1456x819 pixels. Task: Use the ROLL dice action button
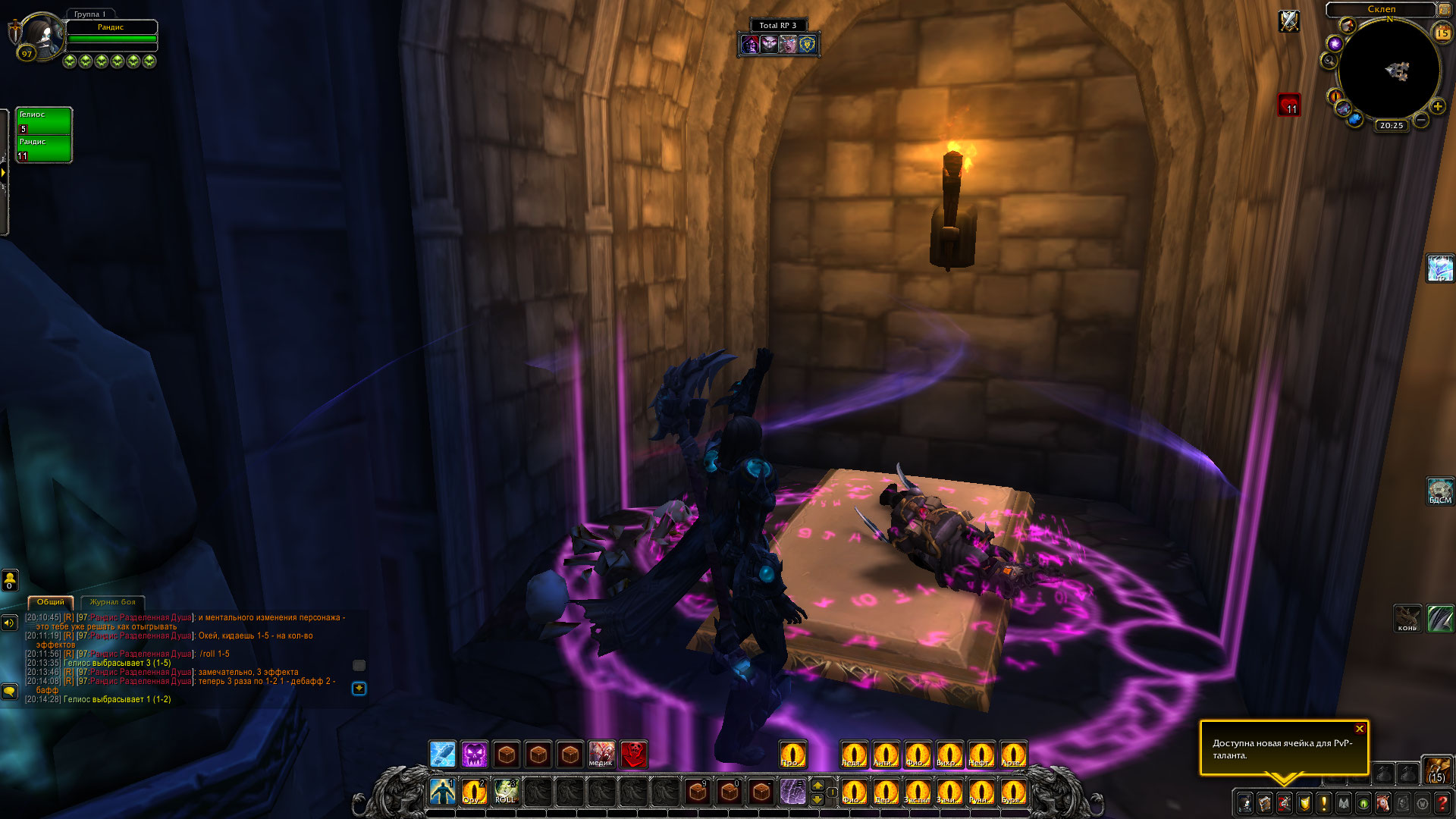pos(505,791)
